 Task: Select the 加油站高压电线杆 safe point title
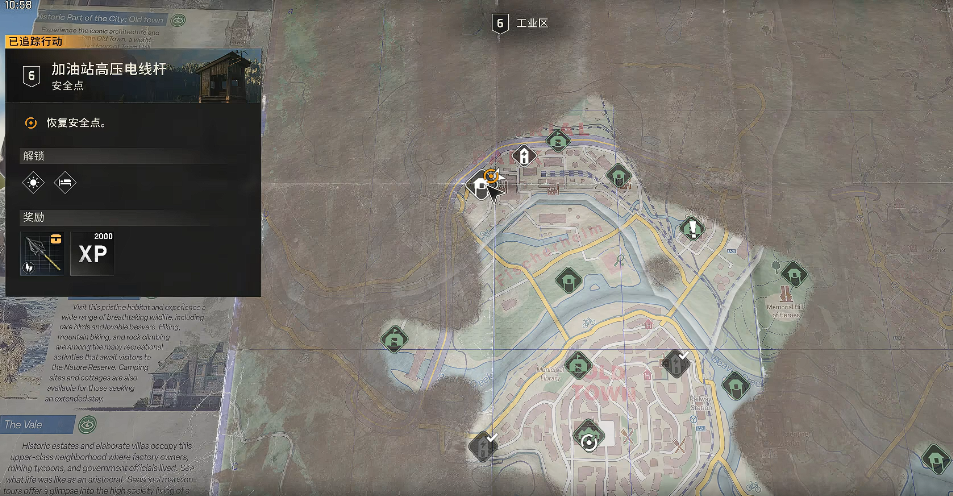(108, 69)
